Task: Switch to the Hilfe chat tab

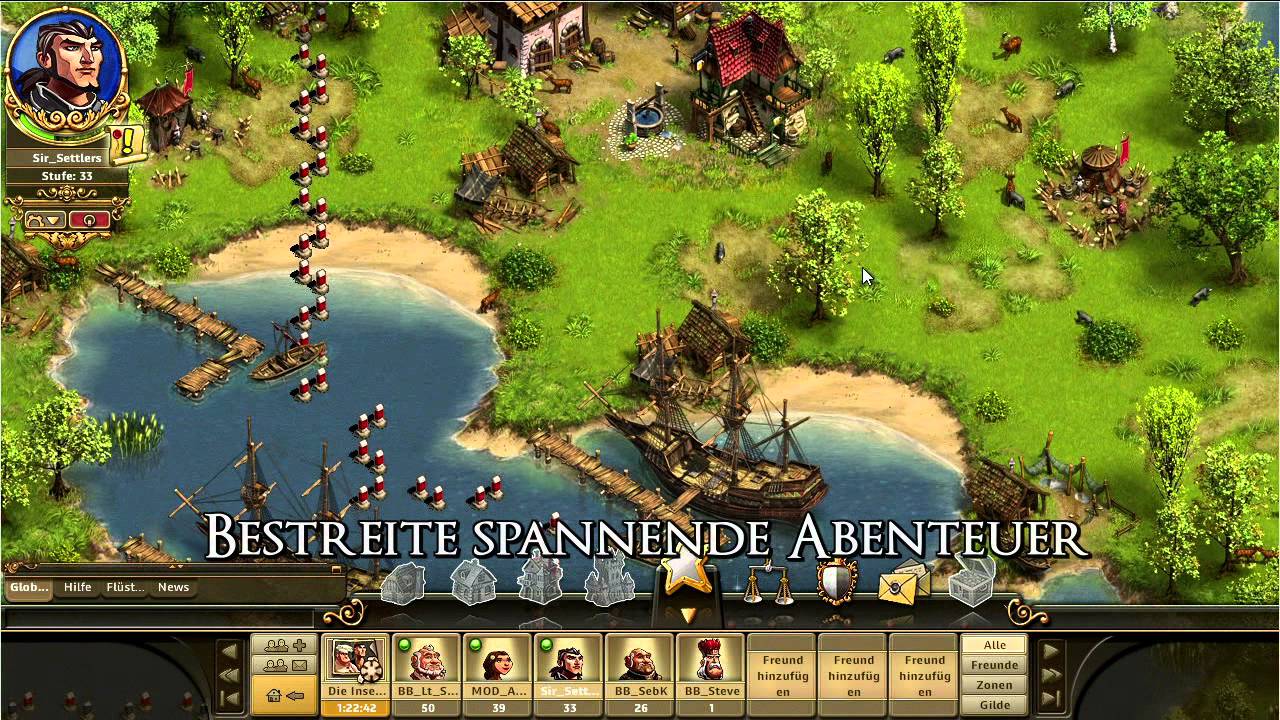Action: 77,587
